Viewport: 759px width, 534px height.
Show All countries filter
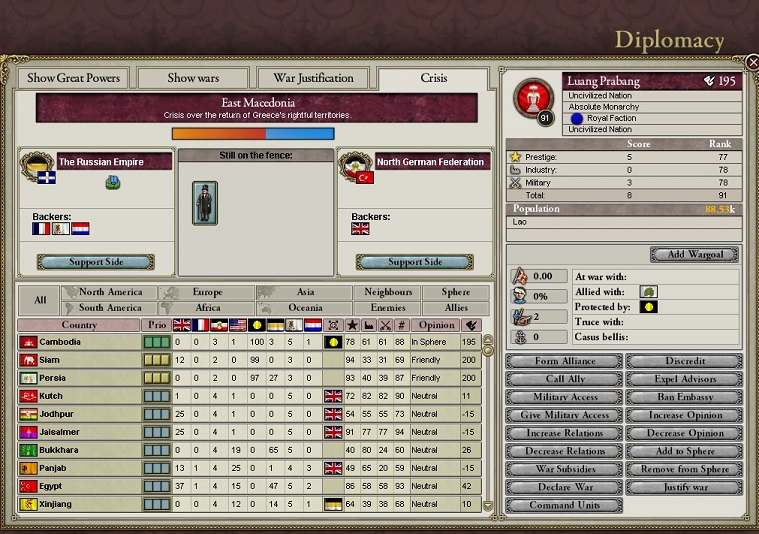click(40, 299)
